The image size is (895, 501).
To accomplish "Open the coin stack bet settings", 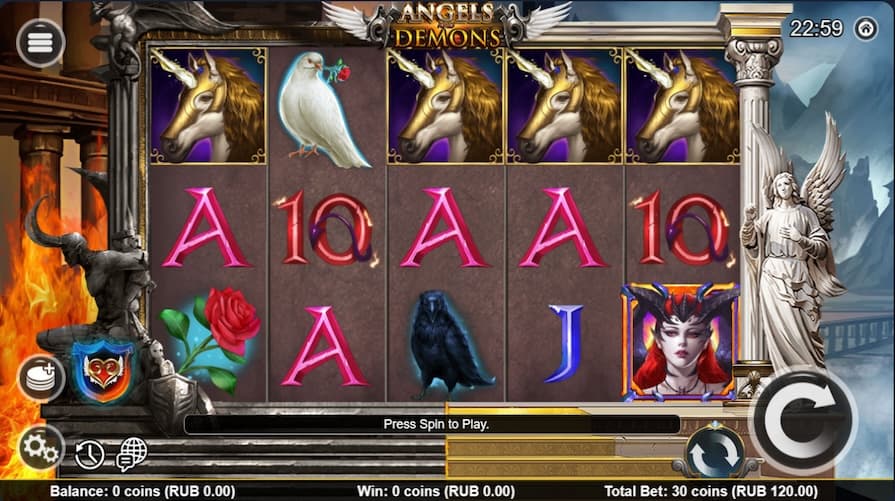I will (41, 377).
